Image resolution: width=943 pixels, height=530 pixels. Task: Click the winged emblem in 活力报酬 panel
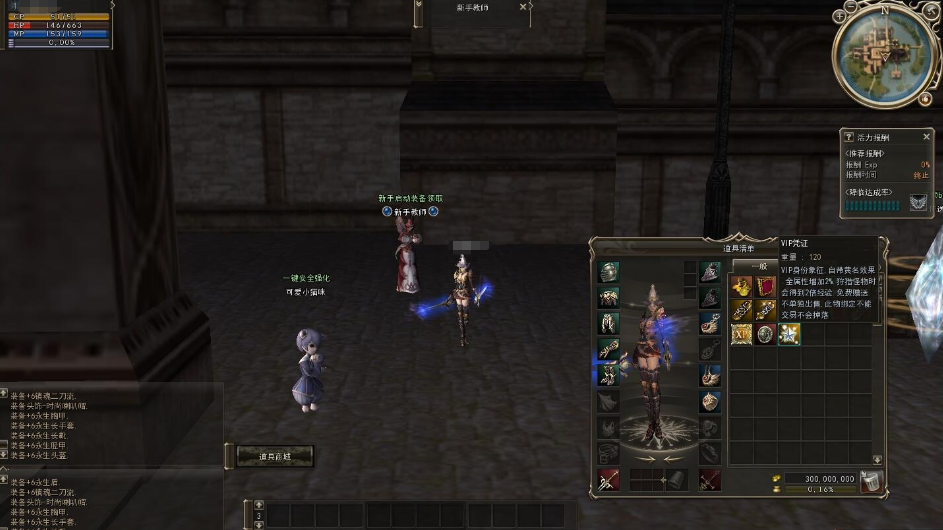[x=918, y=203]
